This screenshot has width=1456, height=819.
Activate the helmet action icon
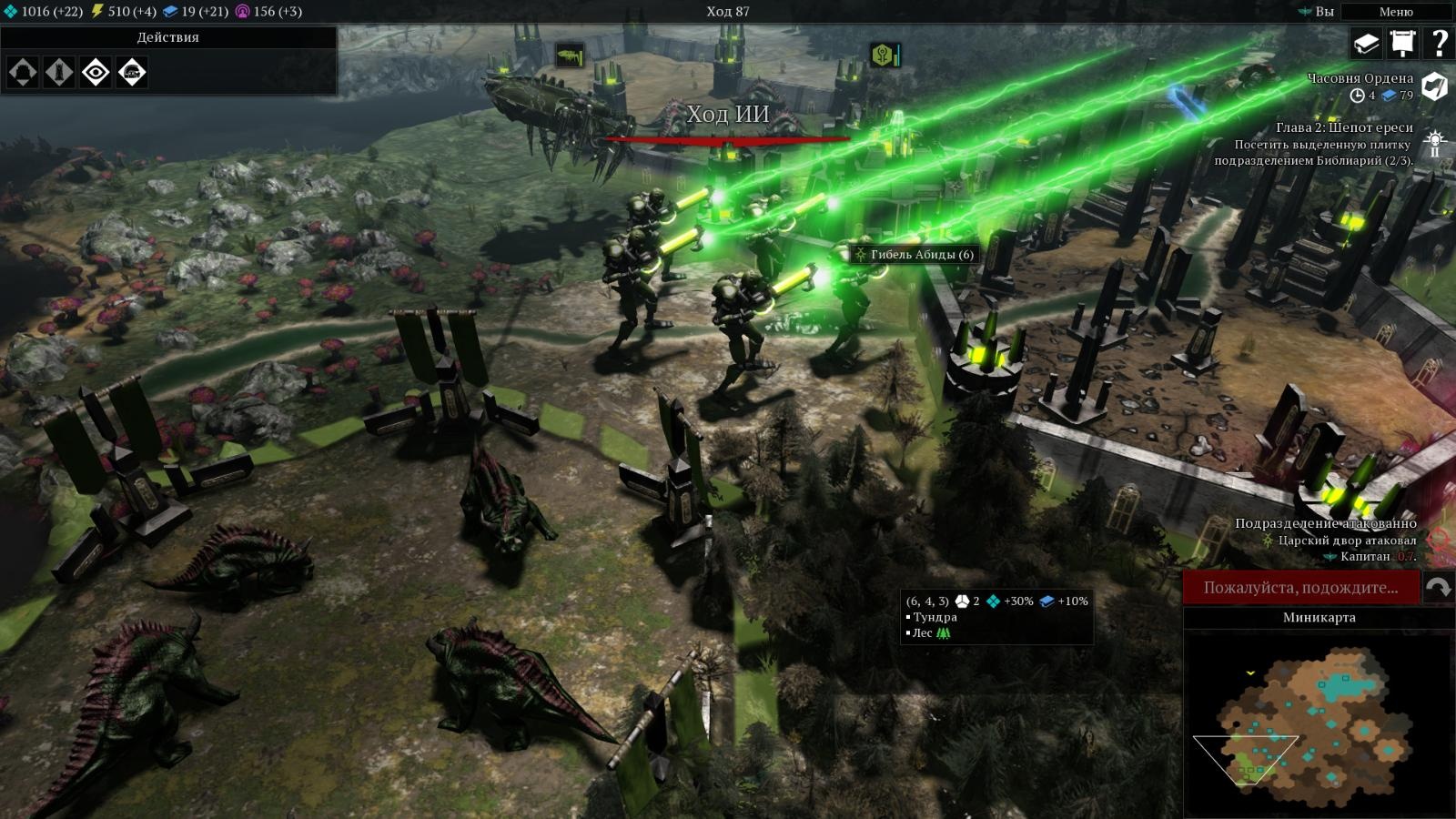(132, 72)
